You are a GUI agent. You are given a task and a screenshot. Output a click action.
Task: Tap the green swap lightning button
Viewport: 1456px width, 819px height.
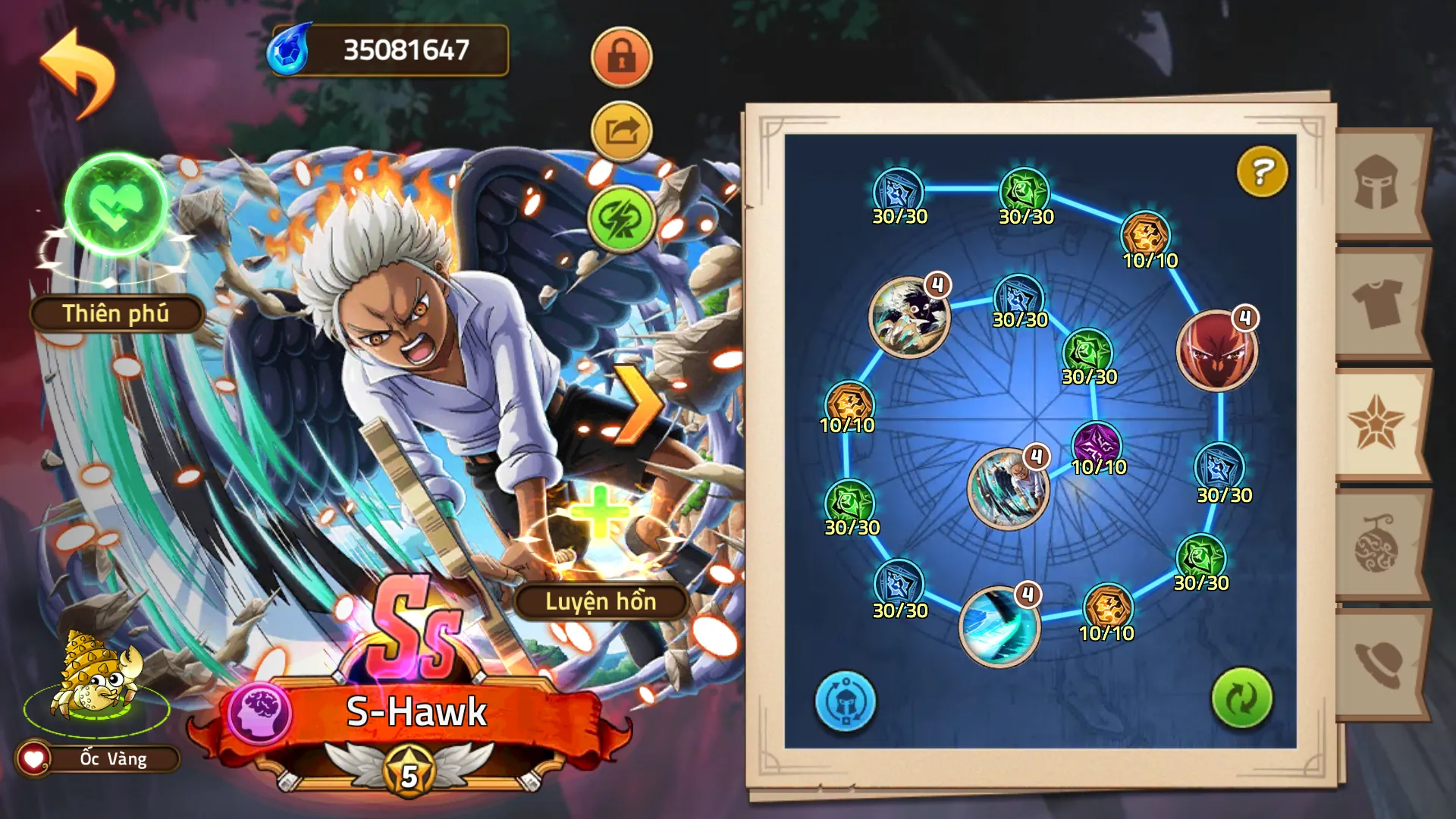click(x=621, y=218)
